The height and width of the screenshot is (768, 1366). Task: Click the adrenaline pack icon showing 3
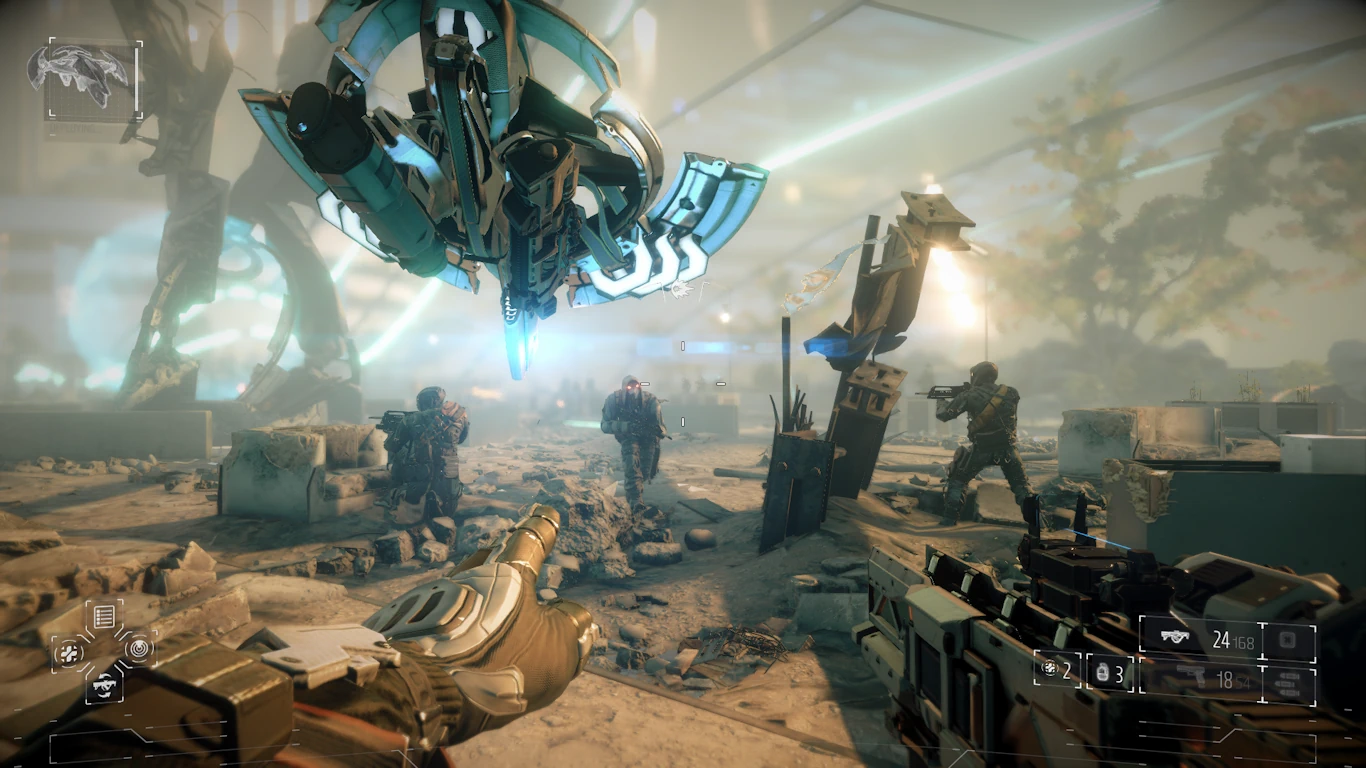click(1103, 673)
